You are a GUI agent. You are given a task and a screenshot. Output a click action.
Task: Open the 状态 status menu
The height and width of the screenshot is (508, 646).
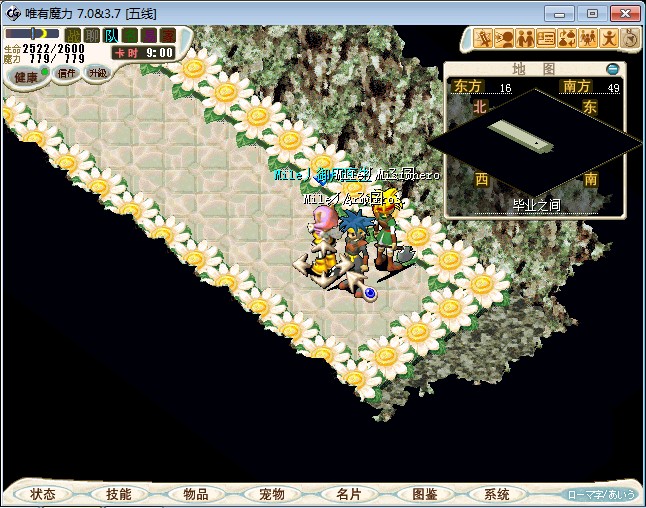tap(43, 494)
